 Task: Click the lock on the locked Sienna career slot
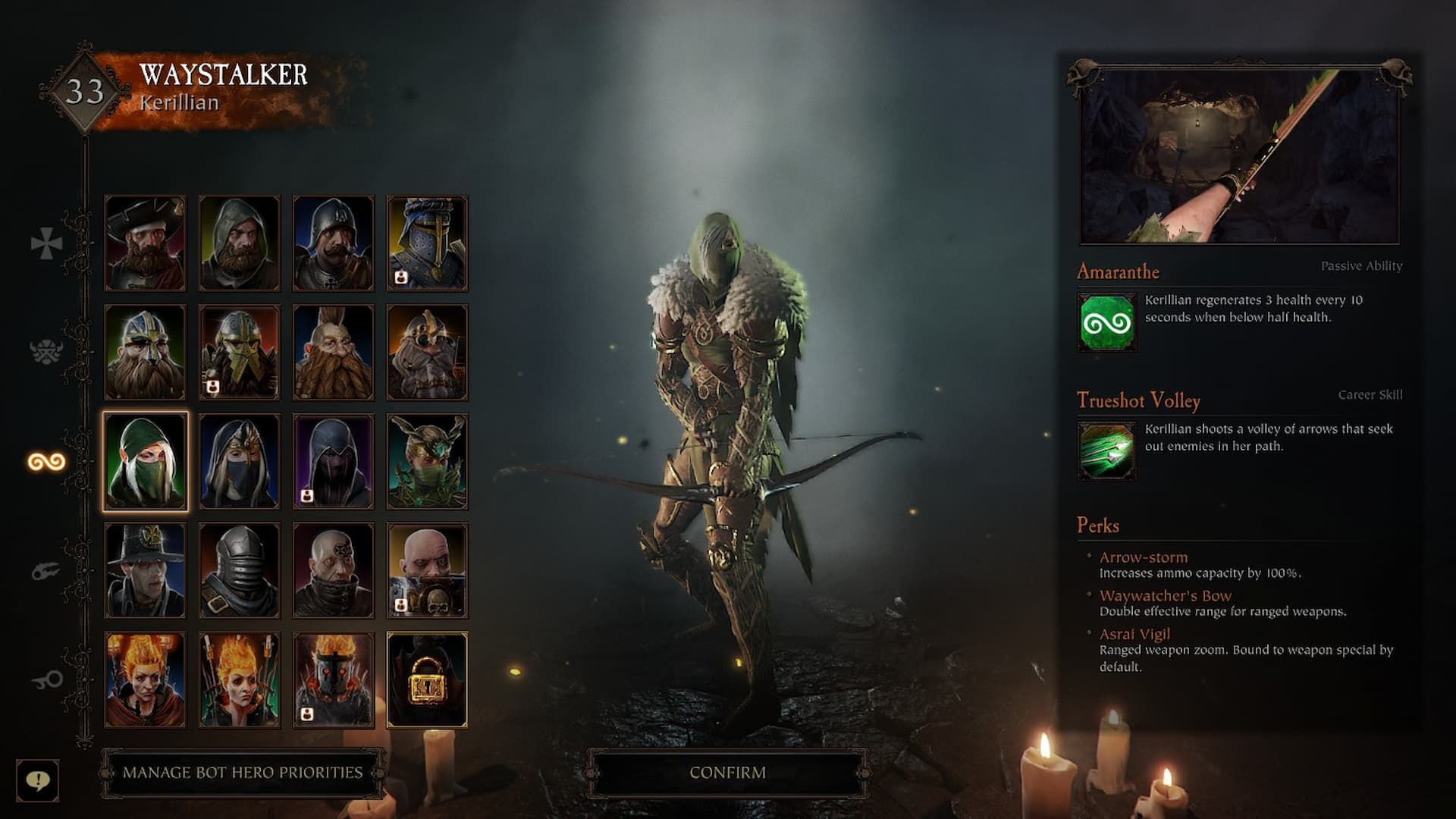click(427, 677)
